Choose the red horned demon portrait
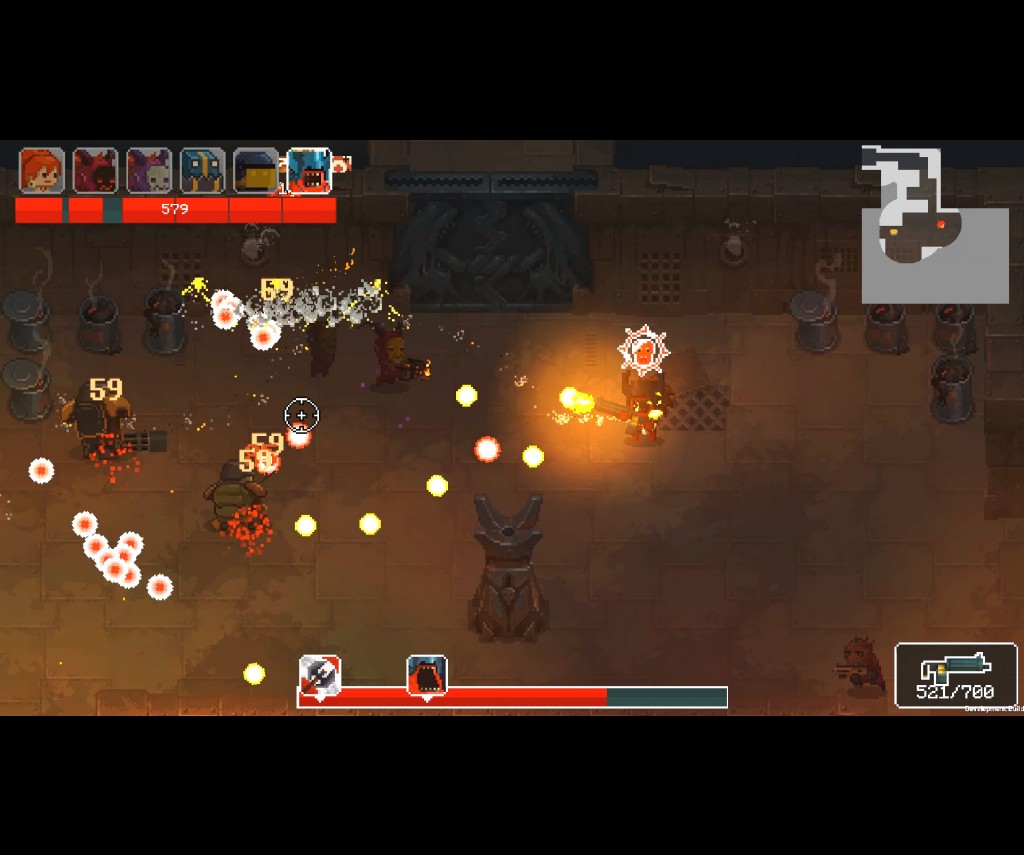The width and height of the screenshot is (1024, 855). point(96,171)
